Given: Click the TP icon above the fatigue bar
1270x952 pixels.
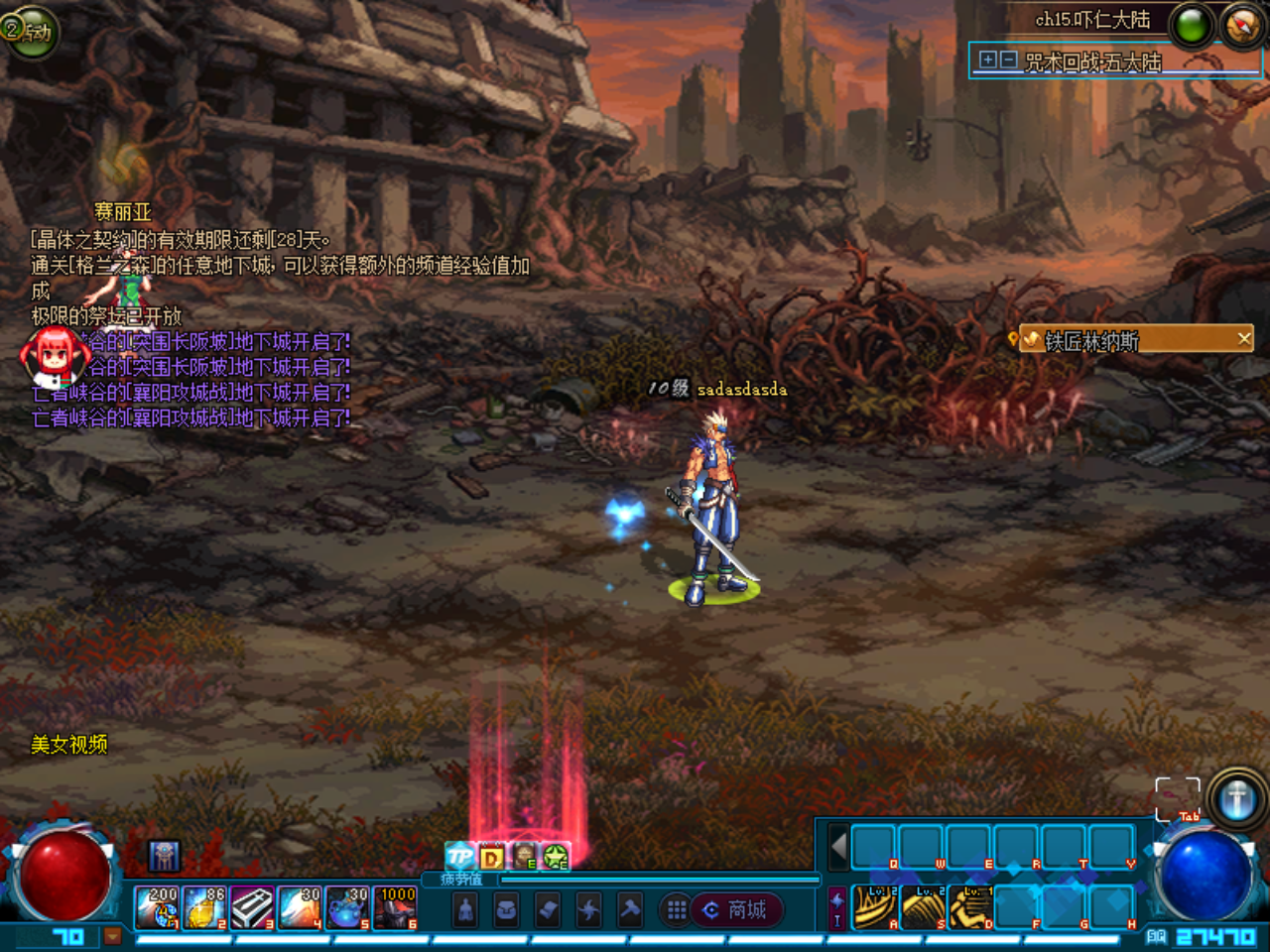Looking at the screenshot, I should (459, 856).
